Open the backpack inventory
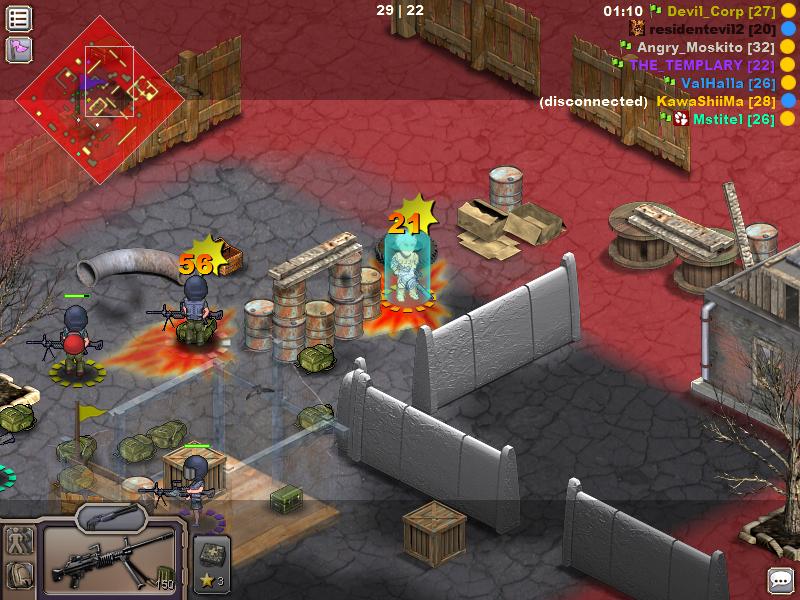This screenshot has width=800, height=600. tap(19, 576)
